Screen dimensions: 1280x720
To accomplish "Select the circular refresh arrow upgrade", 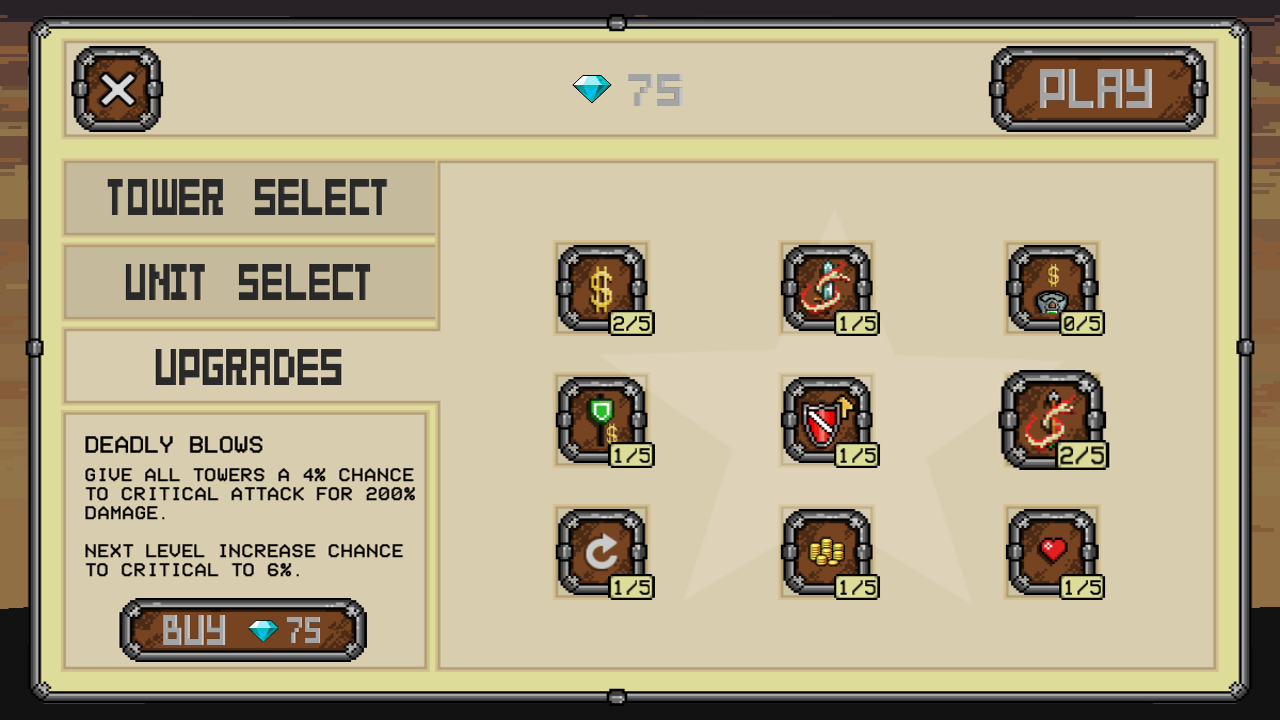I will pyautogui.click(x=601, y=551).
